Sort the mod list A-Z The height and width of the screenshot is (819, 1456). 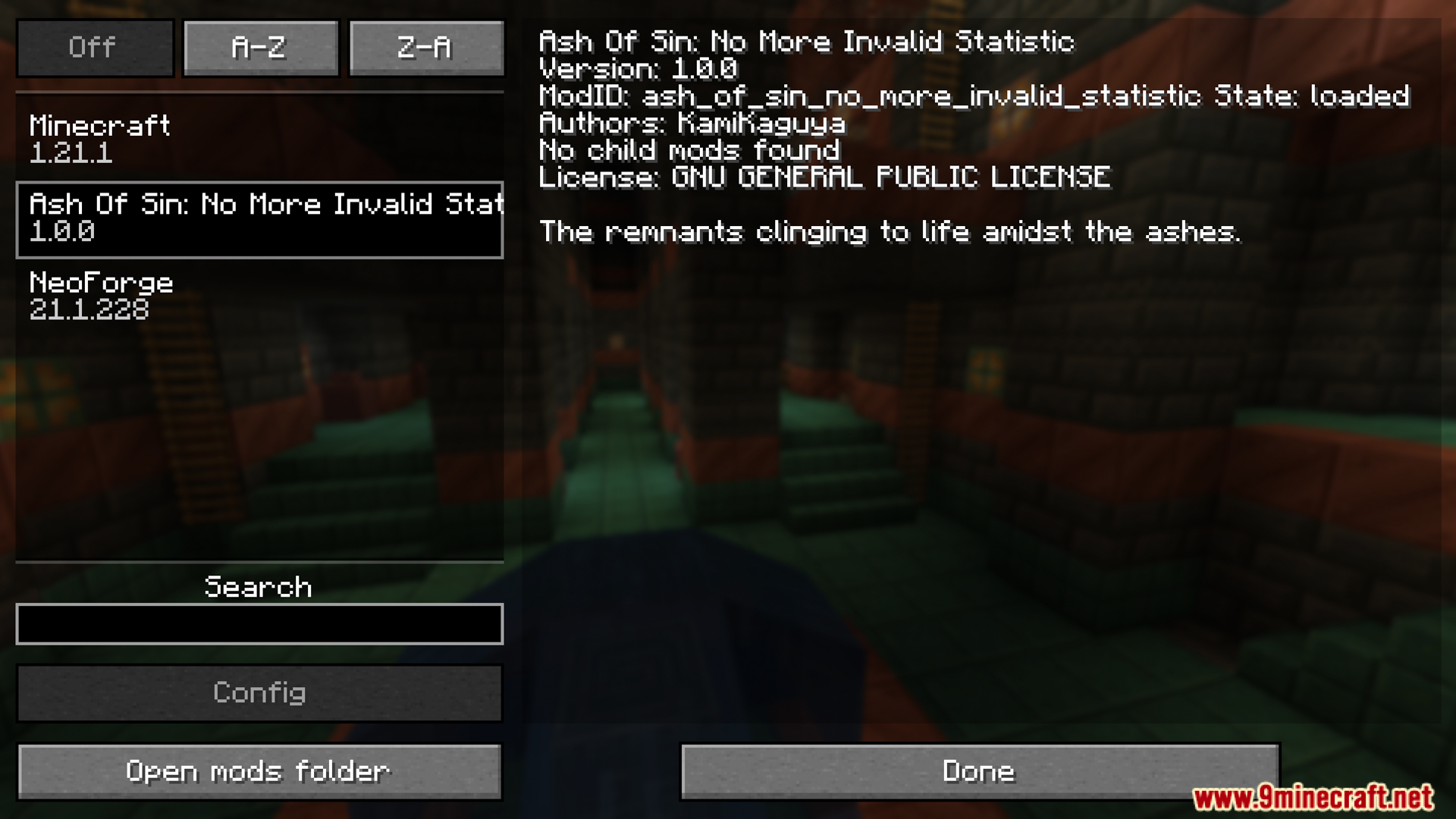[260, 48]
